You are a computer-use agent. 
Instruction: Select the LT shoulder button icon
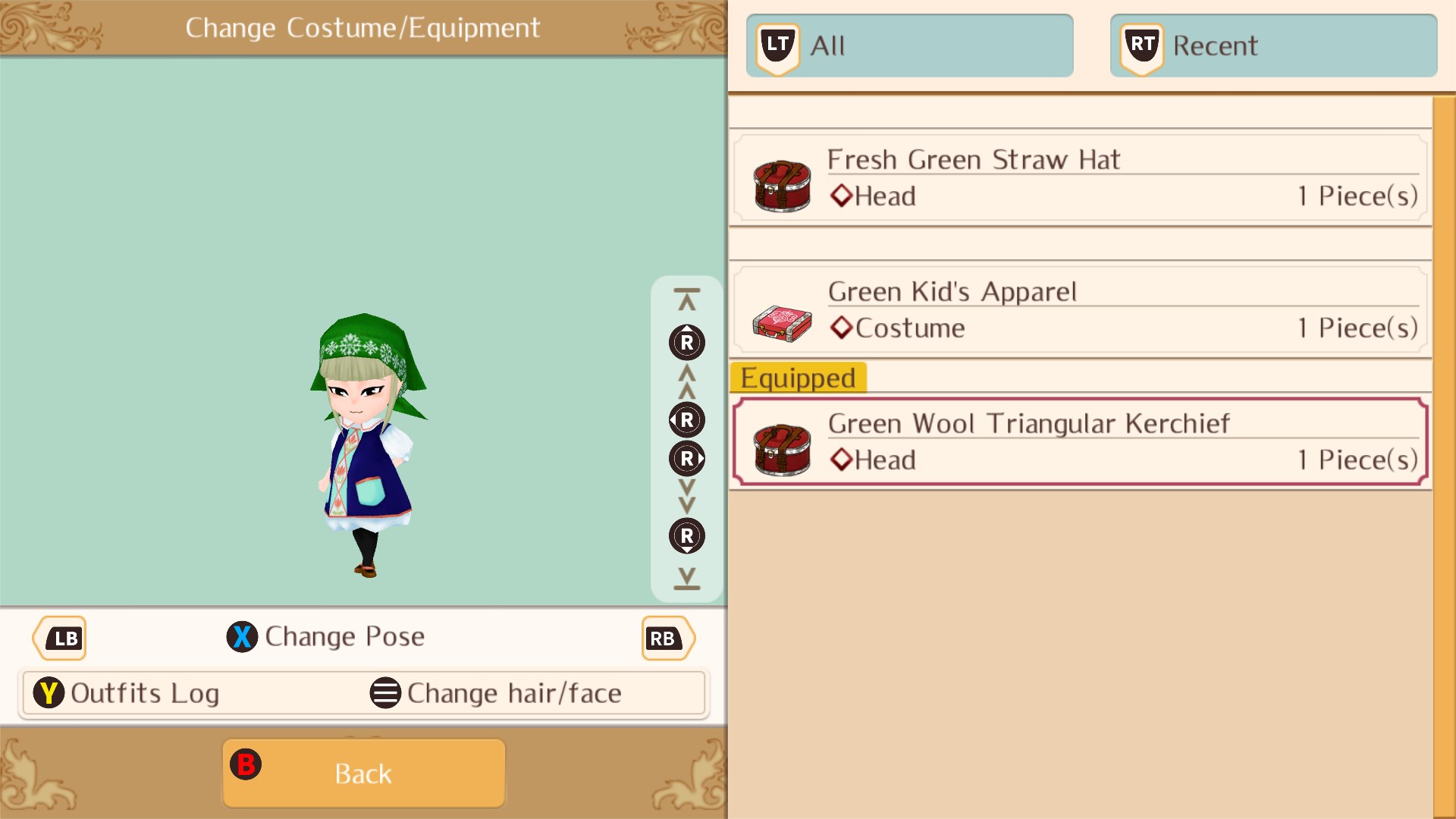point(777,44)
